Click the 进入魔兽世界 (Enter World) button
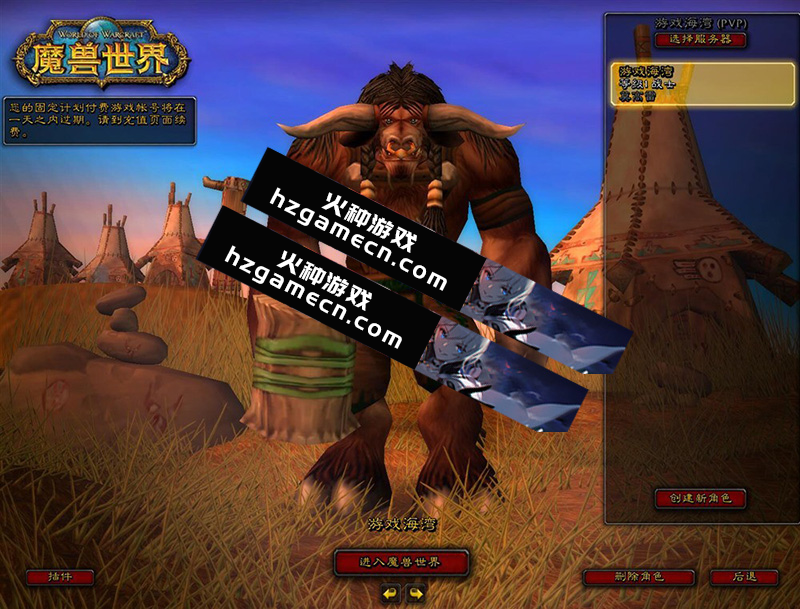Screen dimensions: 800x609 coord(401,561)
